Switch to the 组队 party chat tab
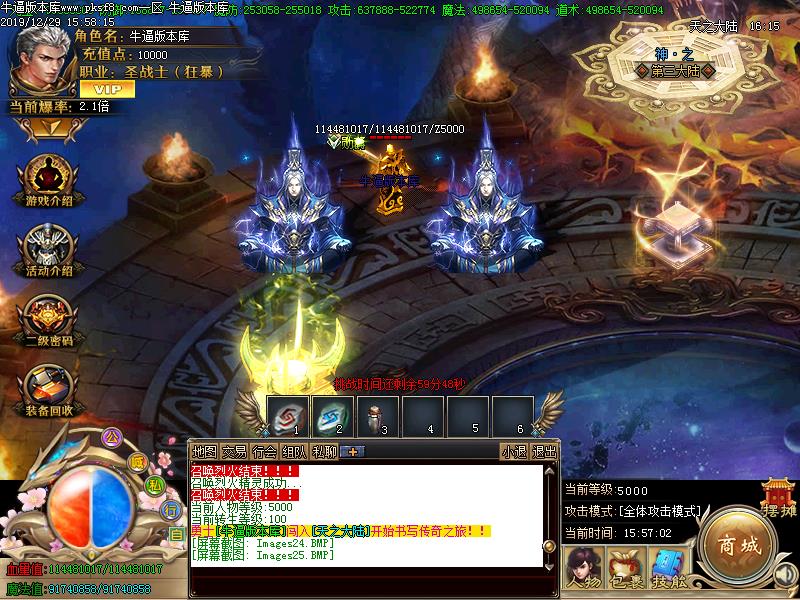Screen dimensions: 800x600 click(294, 451)
